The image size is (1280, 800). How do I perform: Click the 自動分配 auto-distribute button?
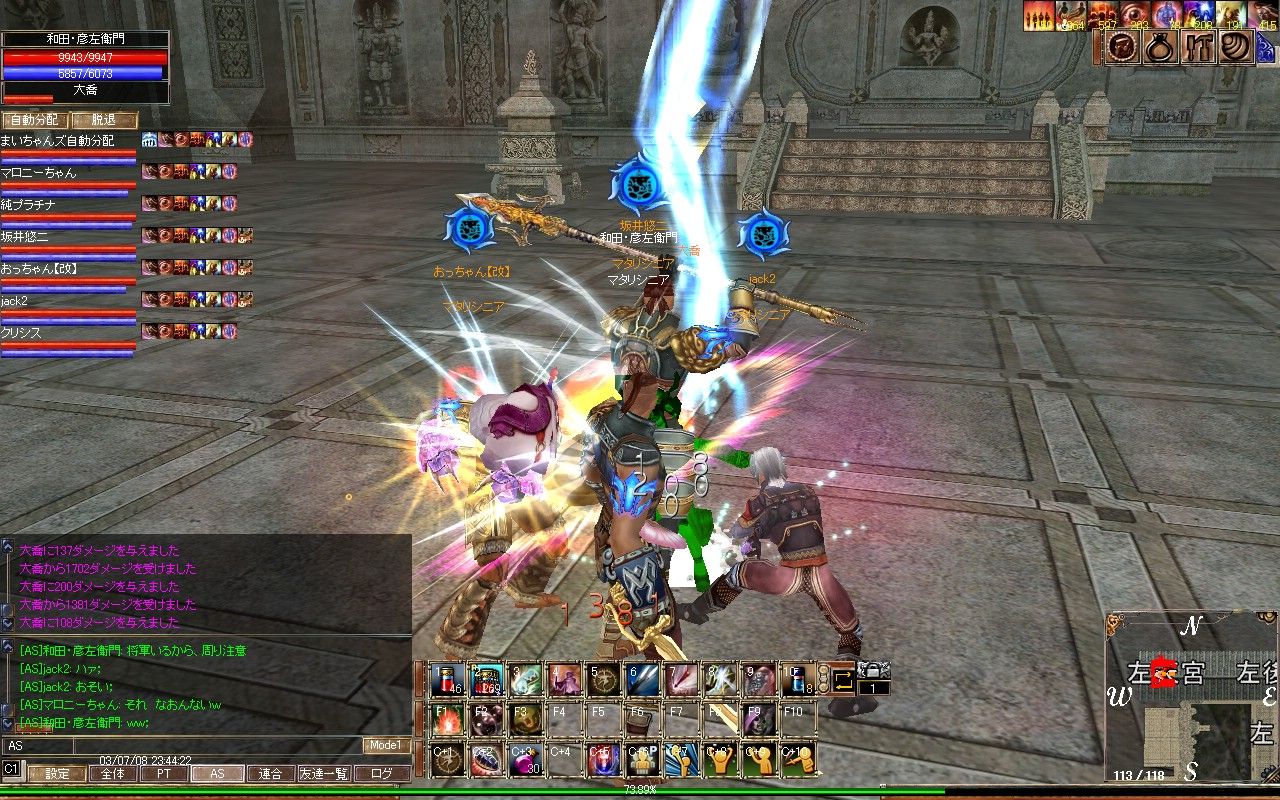(x=33, y=120)
